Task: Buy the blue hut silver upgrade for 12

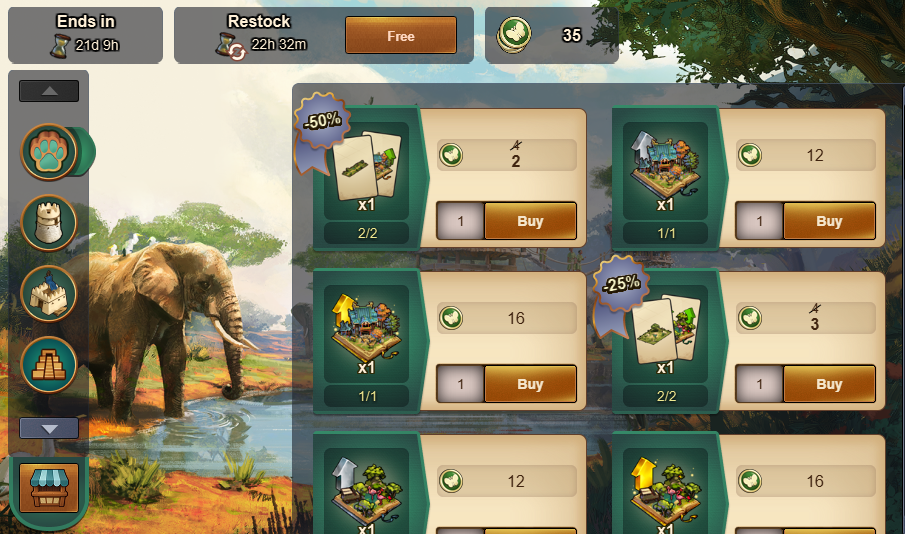Action: click(x=829, y=221)
